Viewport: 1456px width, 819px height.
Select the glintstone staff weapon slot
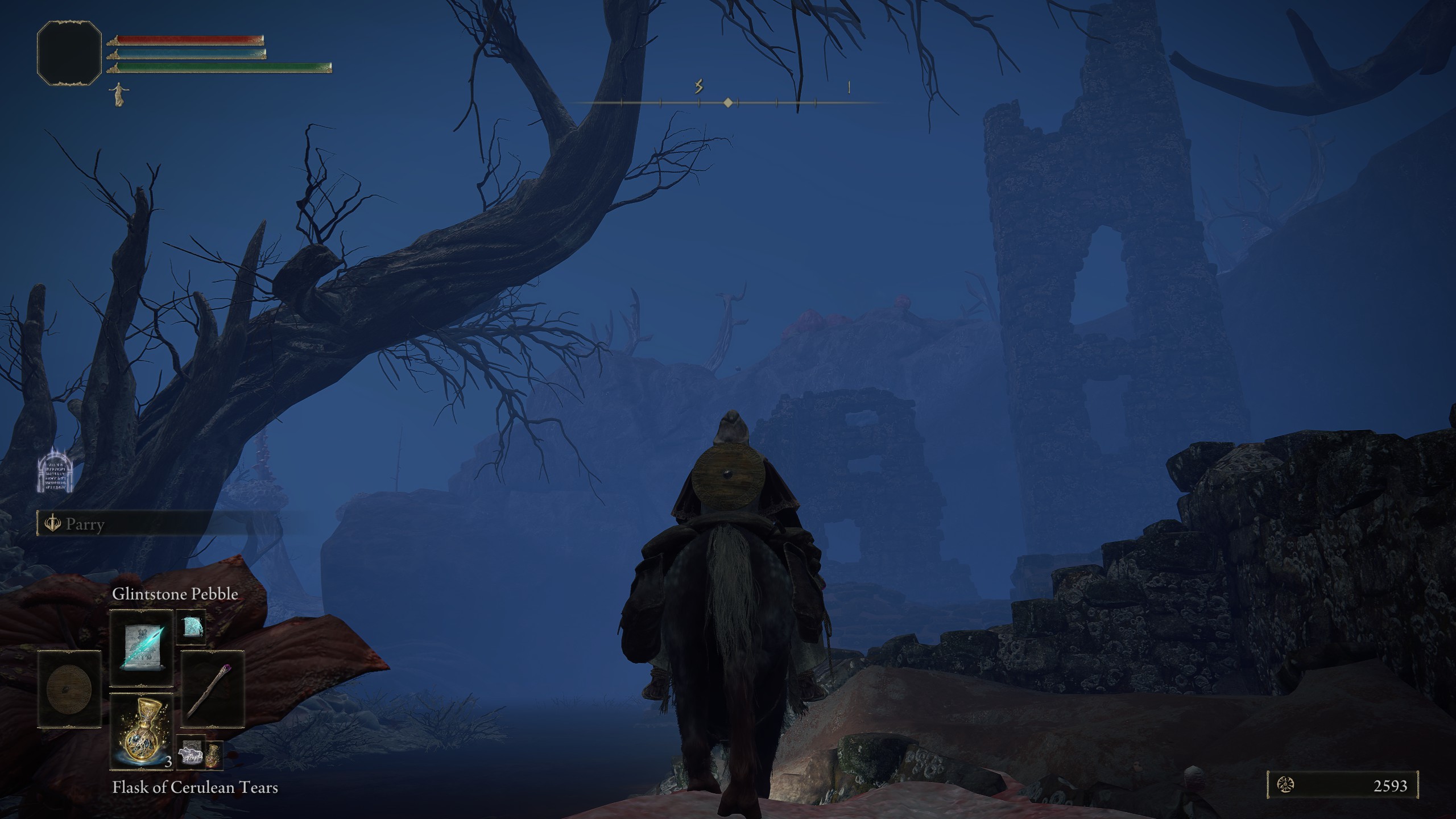coord(213,689)
